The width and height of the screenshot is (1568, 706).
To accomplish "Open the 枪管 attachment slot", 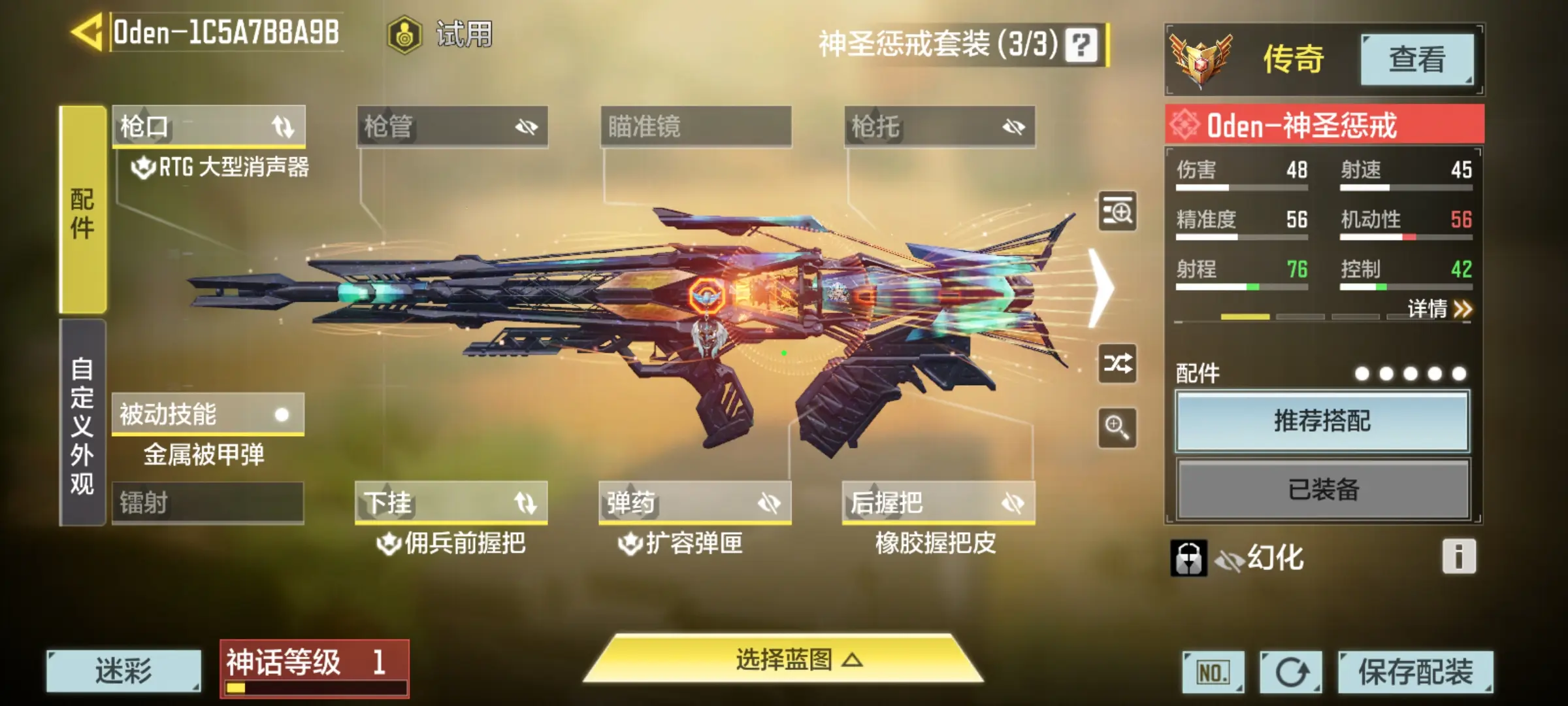I will pyautogui.click(x=452, y=126).
